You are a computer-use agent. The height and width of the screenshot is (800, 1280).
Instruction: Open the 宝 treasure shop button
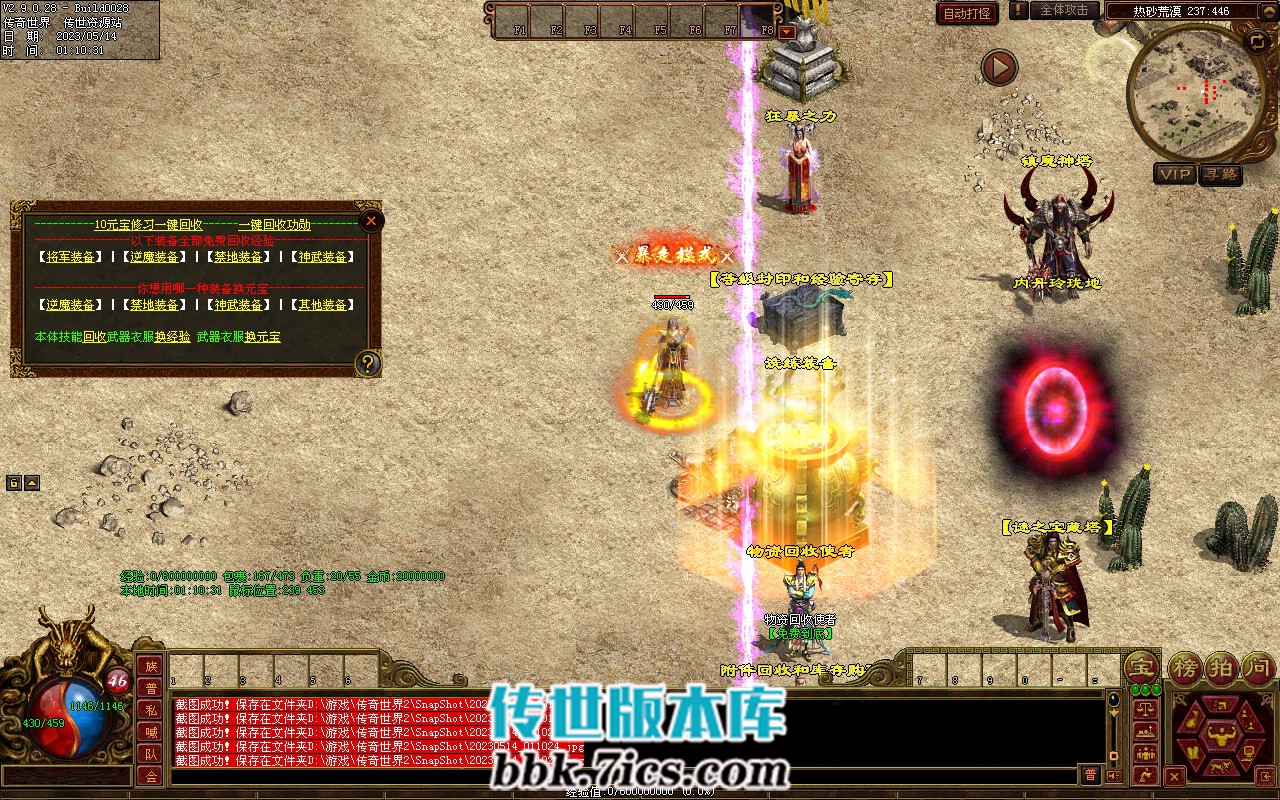[x=1140, y=668]
